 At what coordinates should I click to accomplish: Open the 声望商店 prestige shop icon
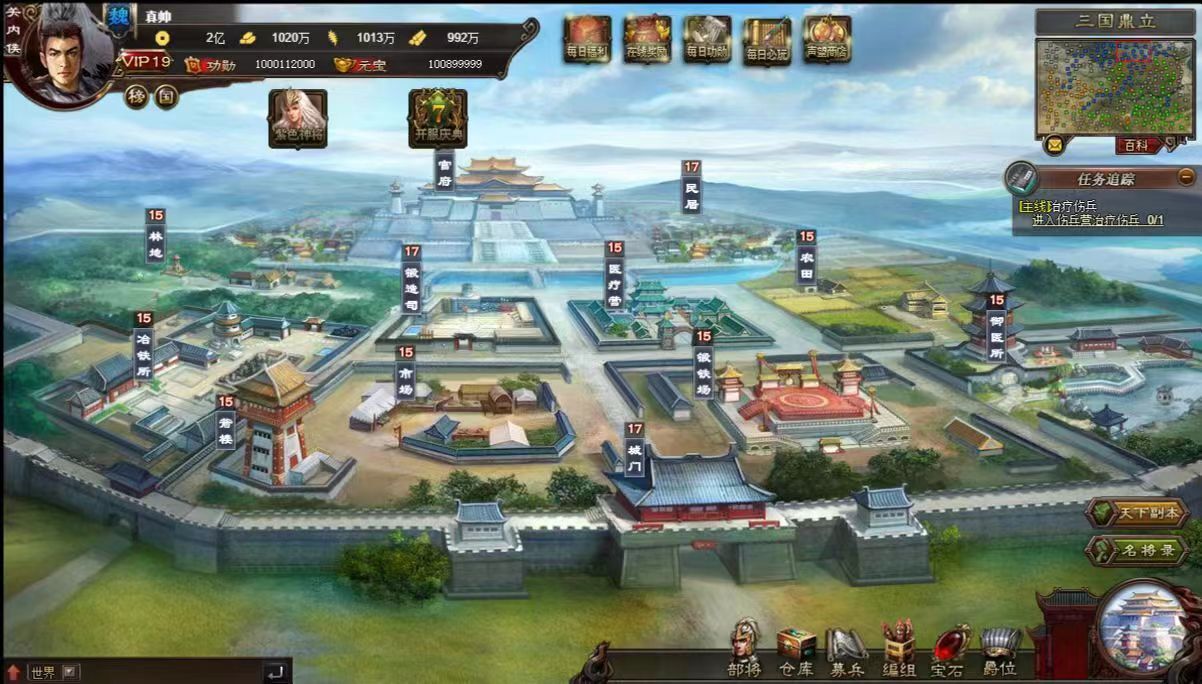click(827, 39)
